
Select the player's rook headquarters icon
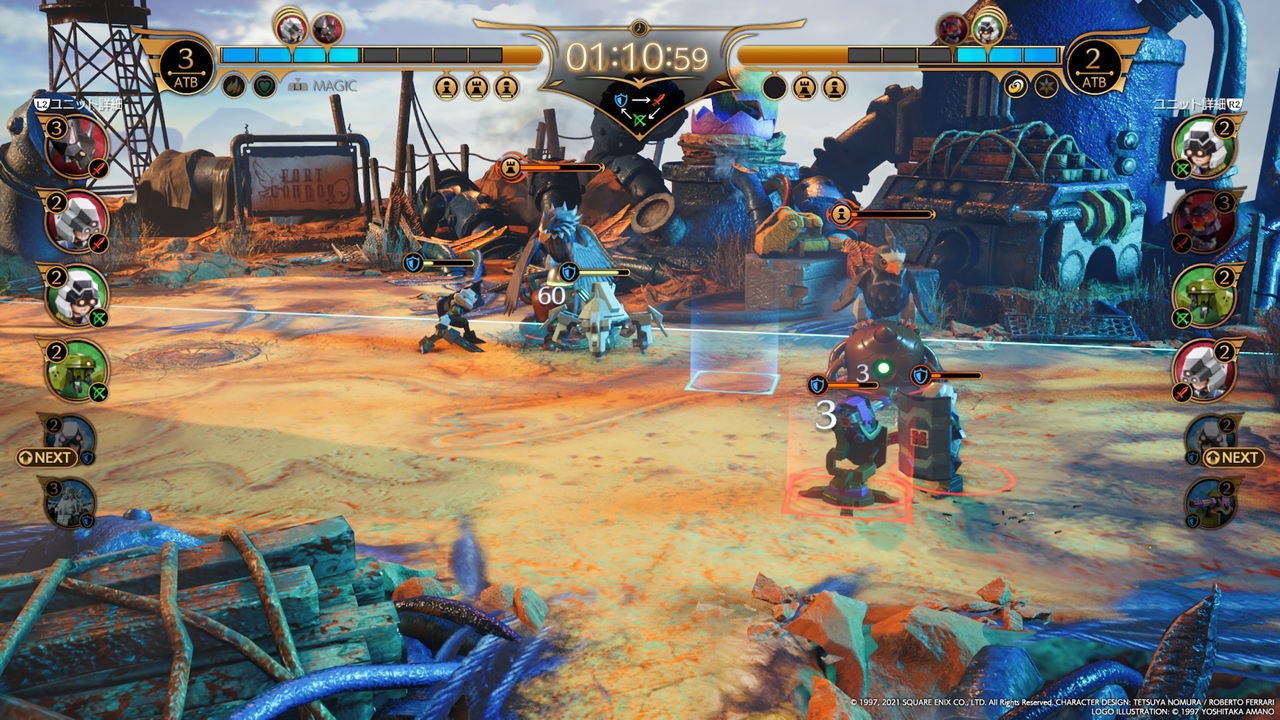[476, 87]
